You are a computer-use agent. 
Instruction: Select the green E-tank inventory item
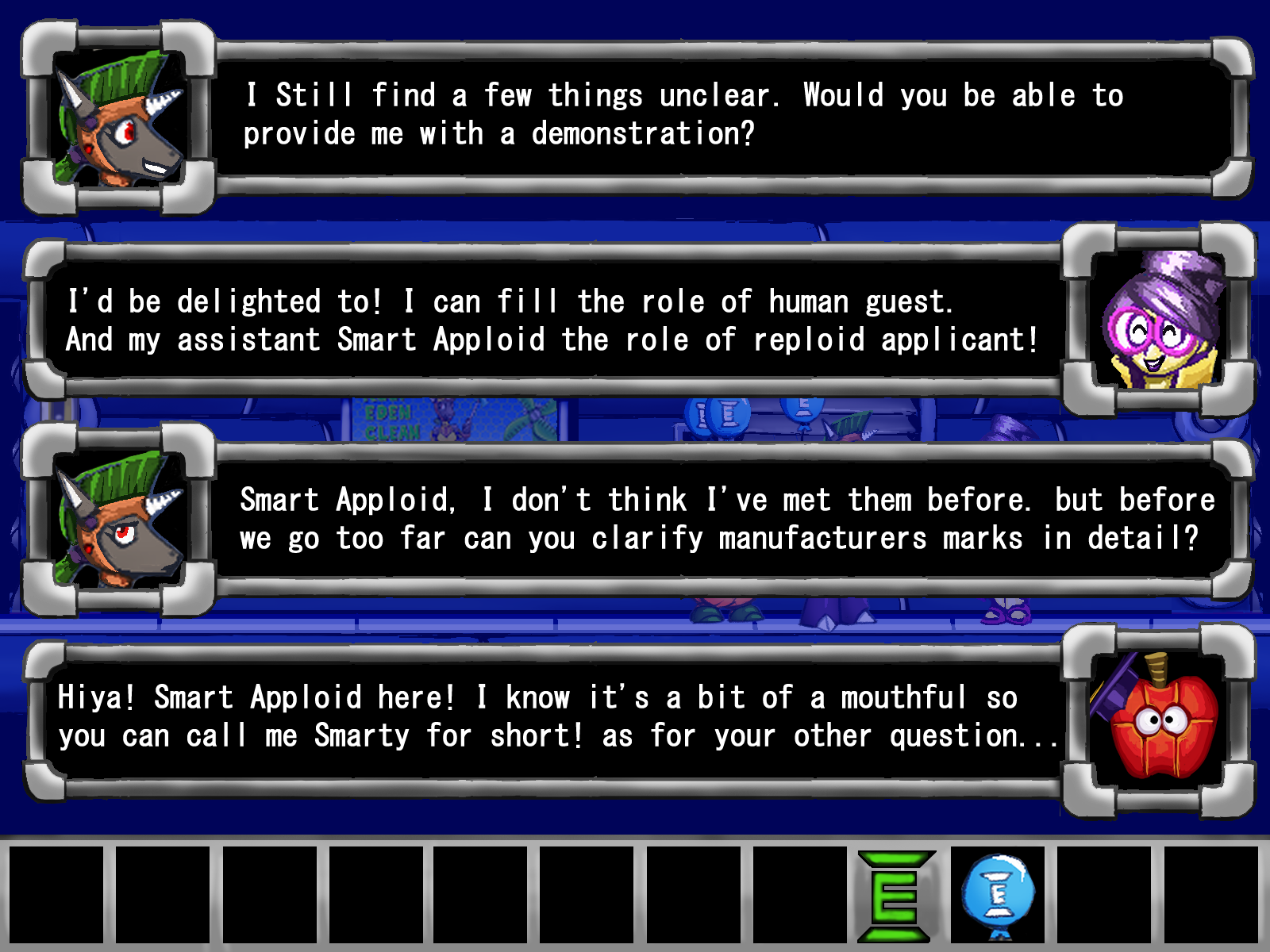coord(895,896)
